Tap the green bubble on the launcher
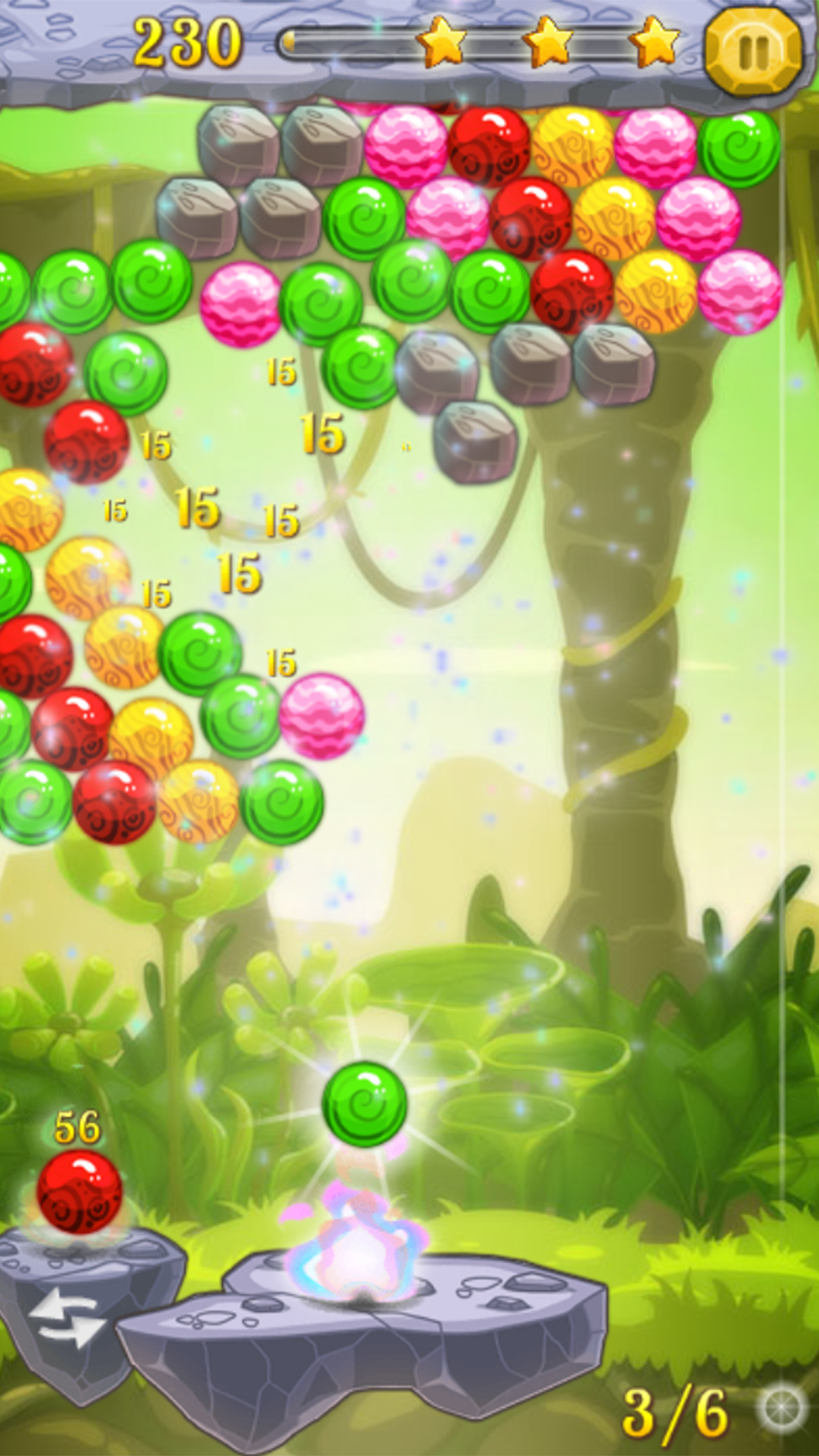Image resolution: width=819 pixels, height=1456 pixels. pyautogui.click(x=365, y=1104)
